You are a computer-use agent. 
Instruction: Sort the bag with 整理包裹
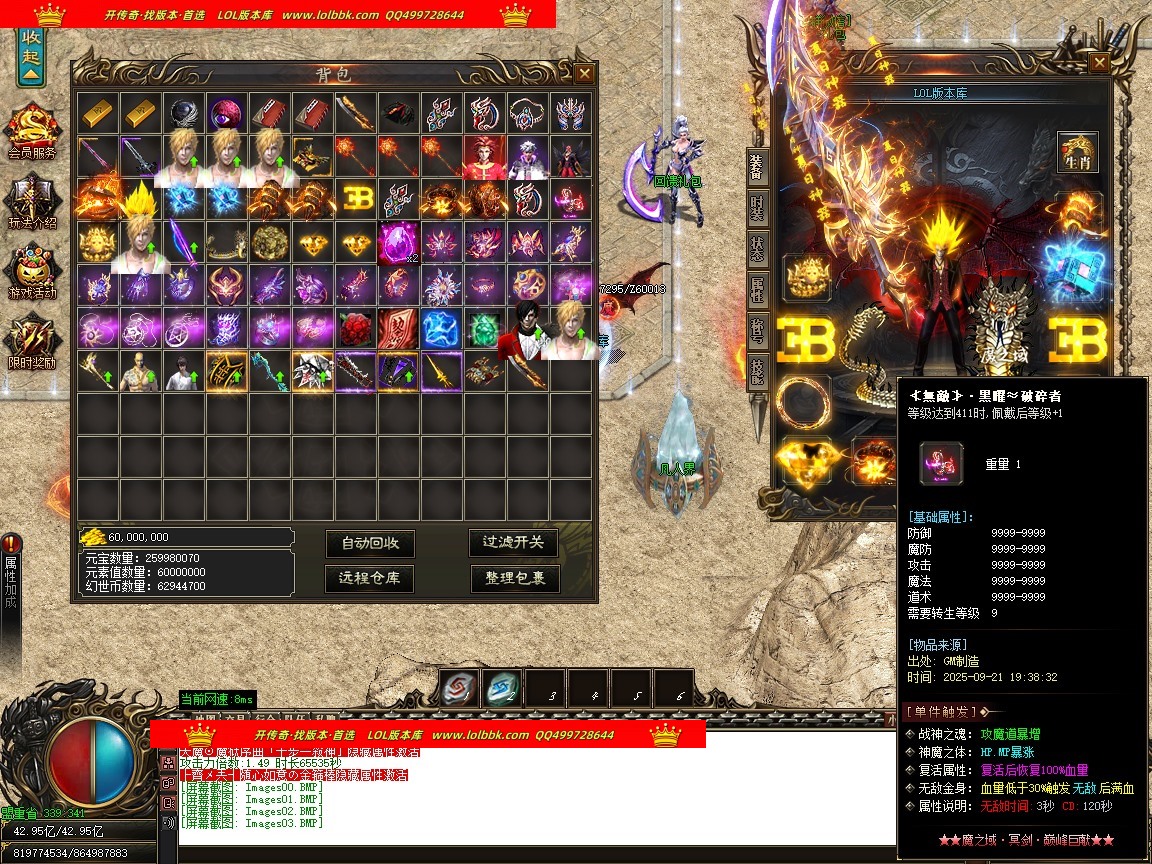click(x=515, y=578)
